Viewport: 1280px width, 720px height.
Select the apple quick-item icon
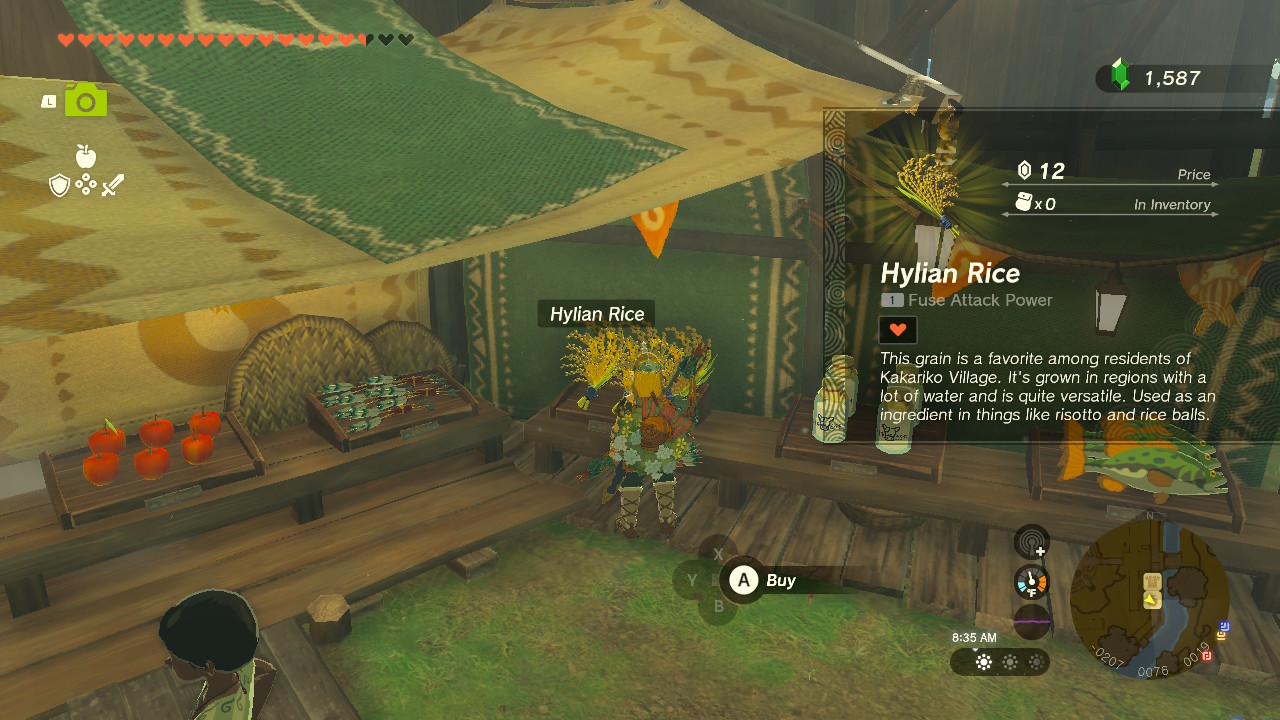(86, 156)
